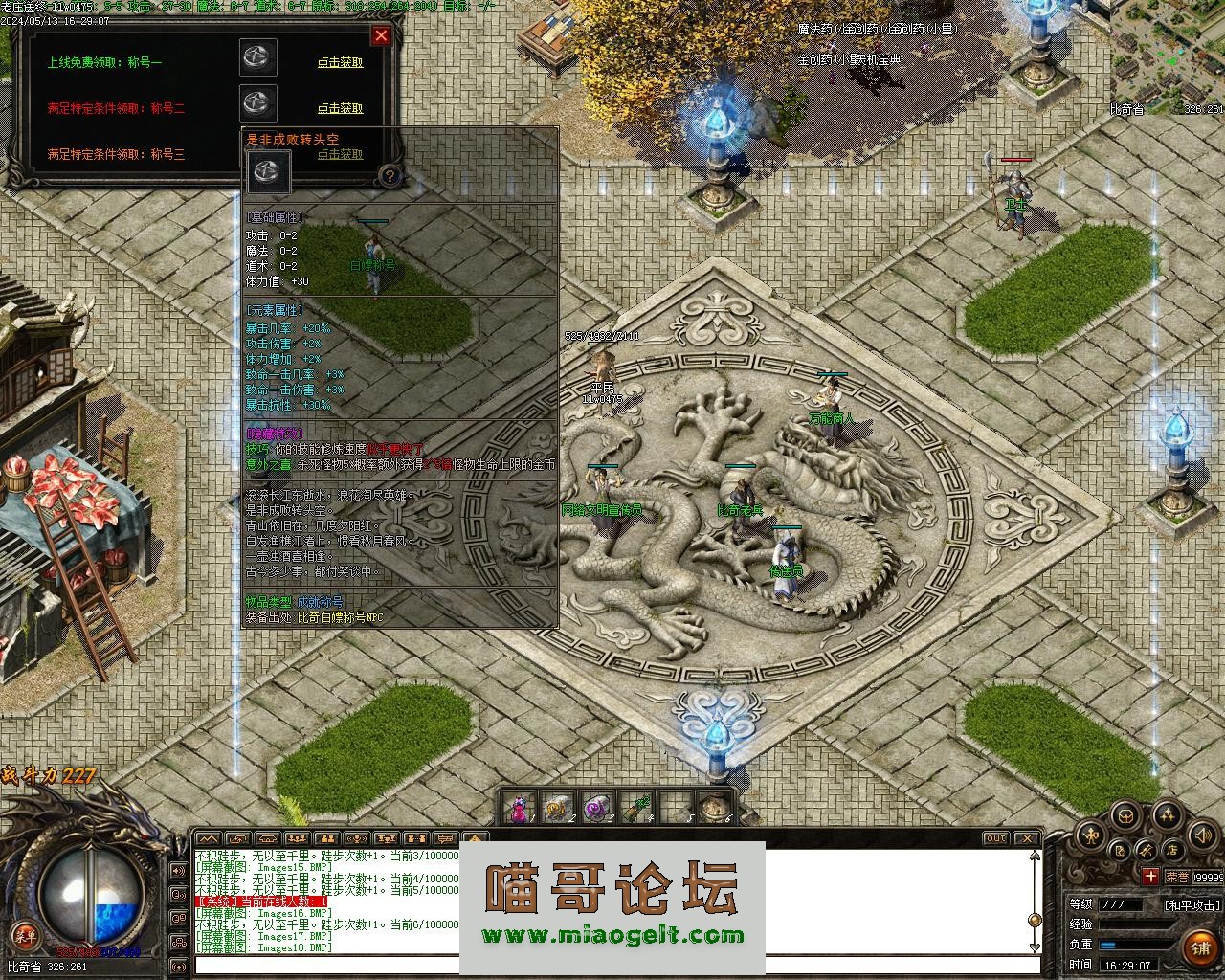
Task: Open the character warrior round button
Action: (1090, 835)
